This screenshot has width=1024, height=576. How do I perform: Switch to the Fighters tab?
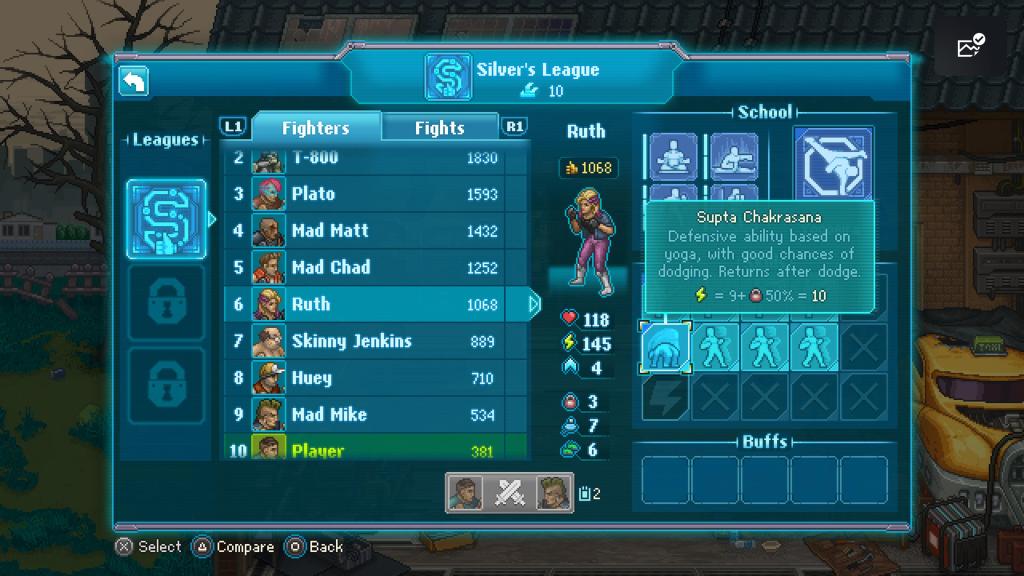point(315,127)
